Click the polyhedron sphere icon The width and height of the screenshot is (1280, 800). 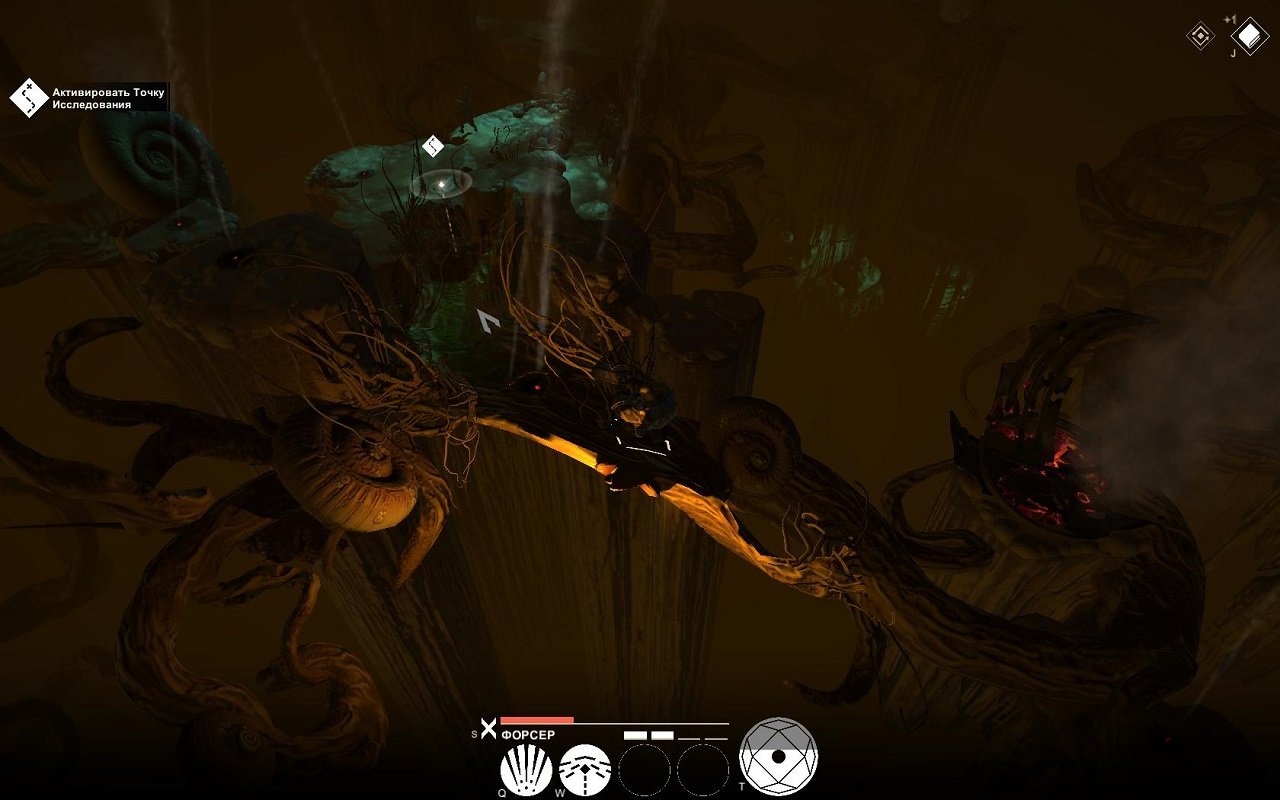(x=778, y=757)
